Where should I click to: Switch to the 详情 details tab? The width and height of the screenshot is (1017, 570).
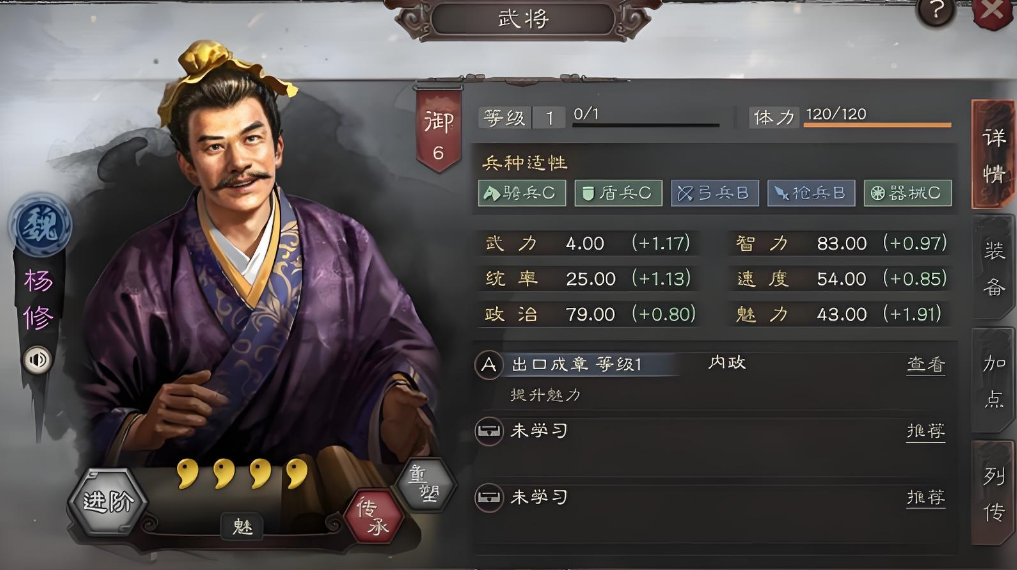click(993, 153)
